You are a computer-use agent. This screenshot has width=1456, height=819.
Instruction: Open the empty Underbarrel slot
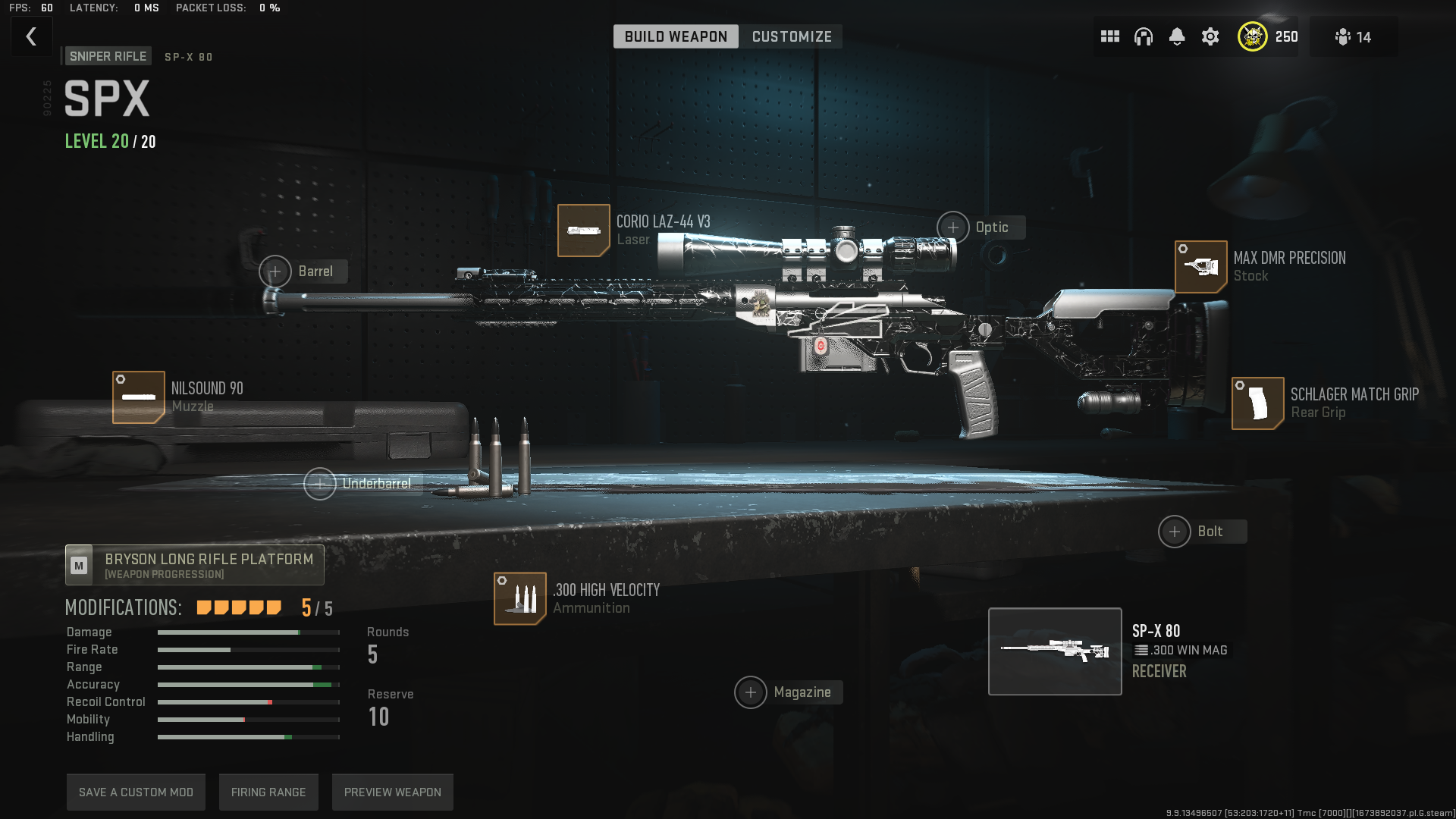(320, 484)
